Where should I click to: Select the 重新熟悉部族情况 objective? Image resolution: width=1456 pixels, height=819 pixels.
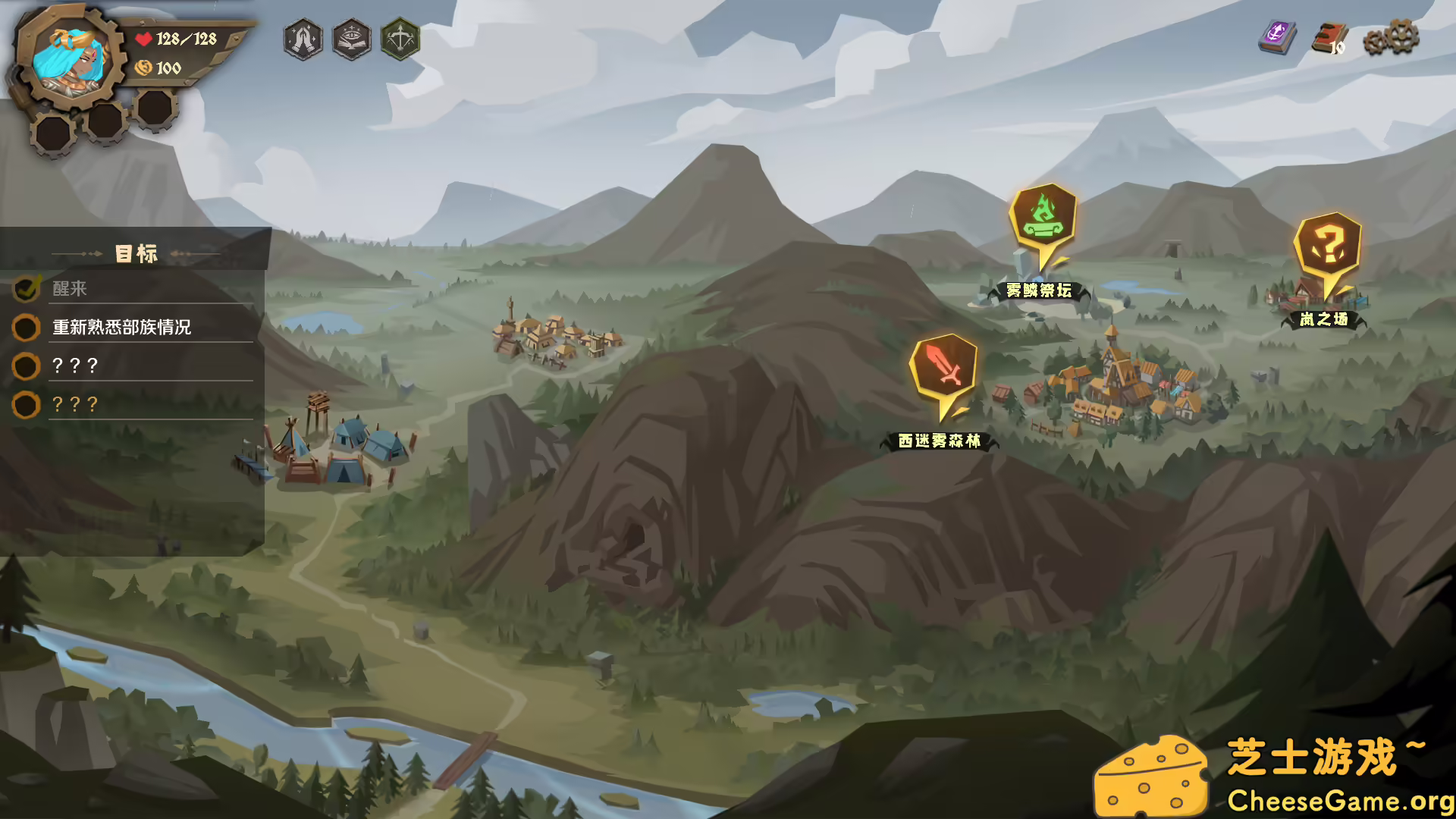tap(121, 328)
